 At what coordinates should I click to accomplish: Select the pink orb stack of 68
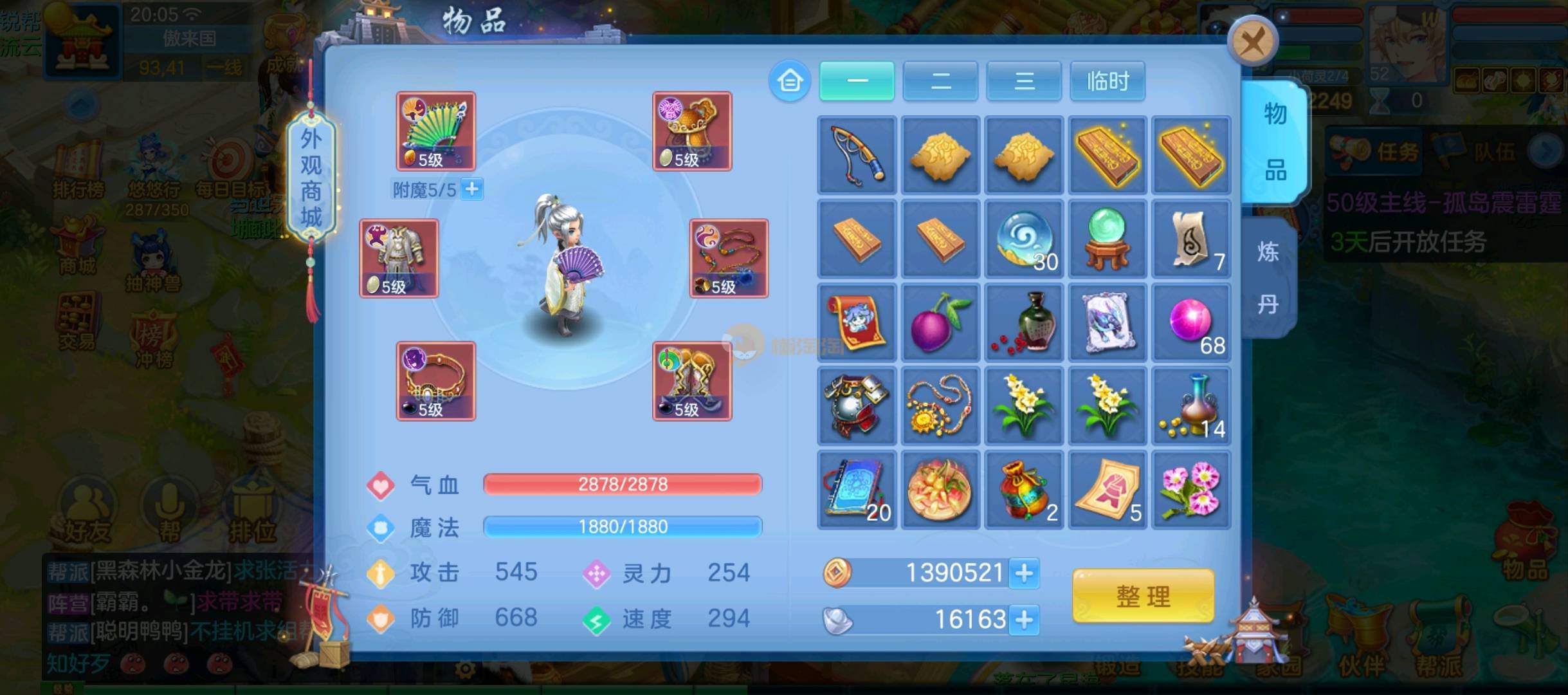pos(1191,322)
